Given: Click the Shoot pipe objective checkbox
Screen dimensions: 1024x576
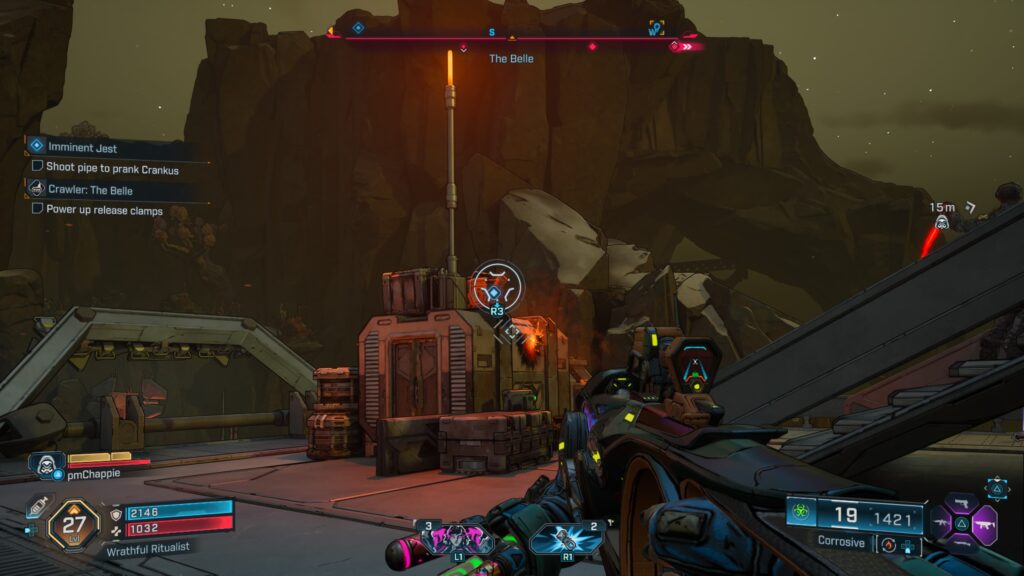Looking at the screenshot, I should coord(37,167).
